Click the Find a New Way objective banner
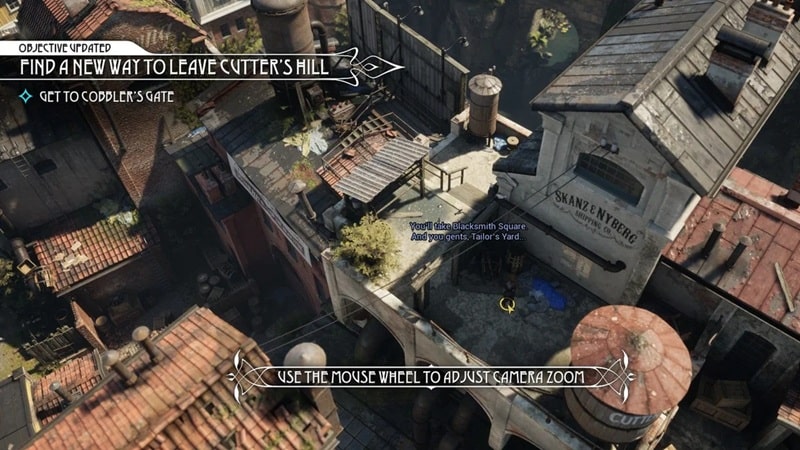Viewport: 800px width, 450px height. [178, 68]
